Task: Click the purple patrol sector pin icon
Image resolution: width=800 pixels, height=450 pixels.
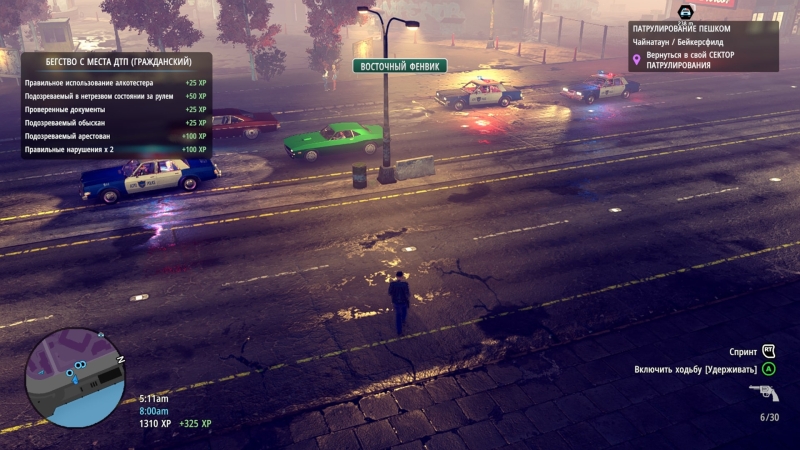Action: pyautogui.click(x=636, y=60)
